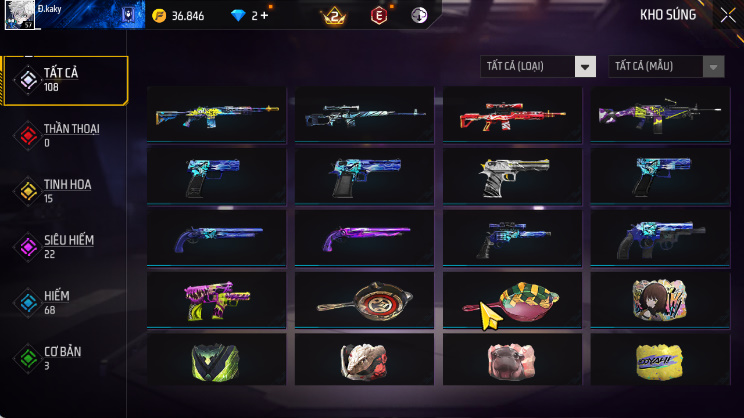744x418 pixels.
Task: Select the TẤT CẢ category tab
Action: pyautogui.click(x=66, y=80)
